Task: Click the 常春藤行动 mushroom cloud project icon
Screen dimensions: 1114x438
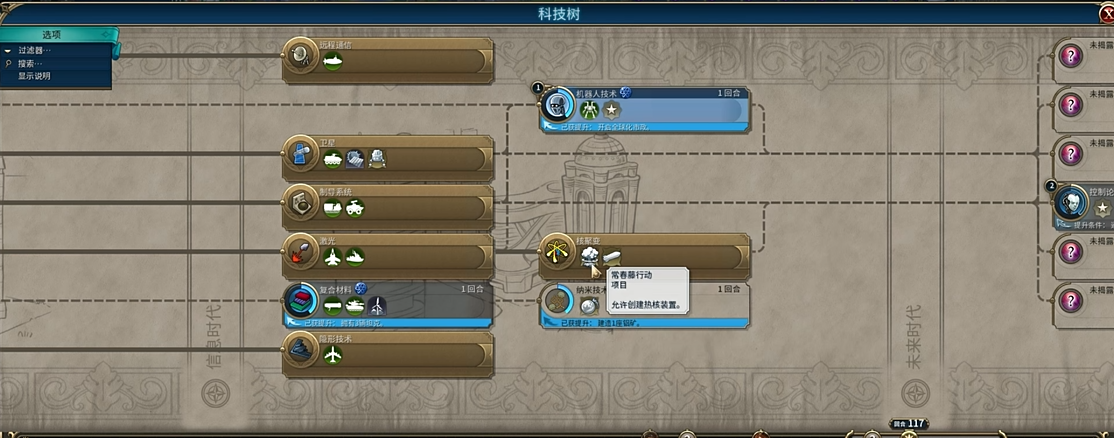Action: [589, 258]
